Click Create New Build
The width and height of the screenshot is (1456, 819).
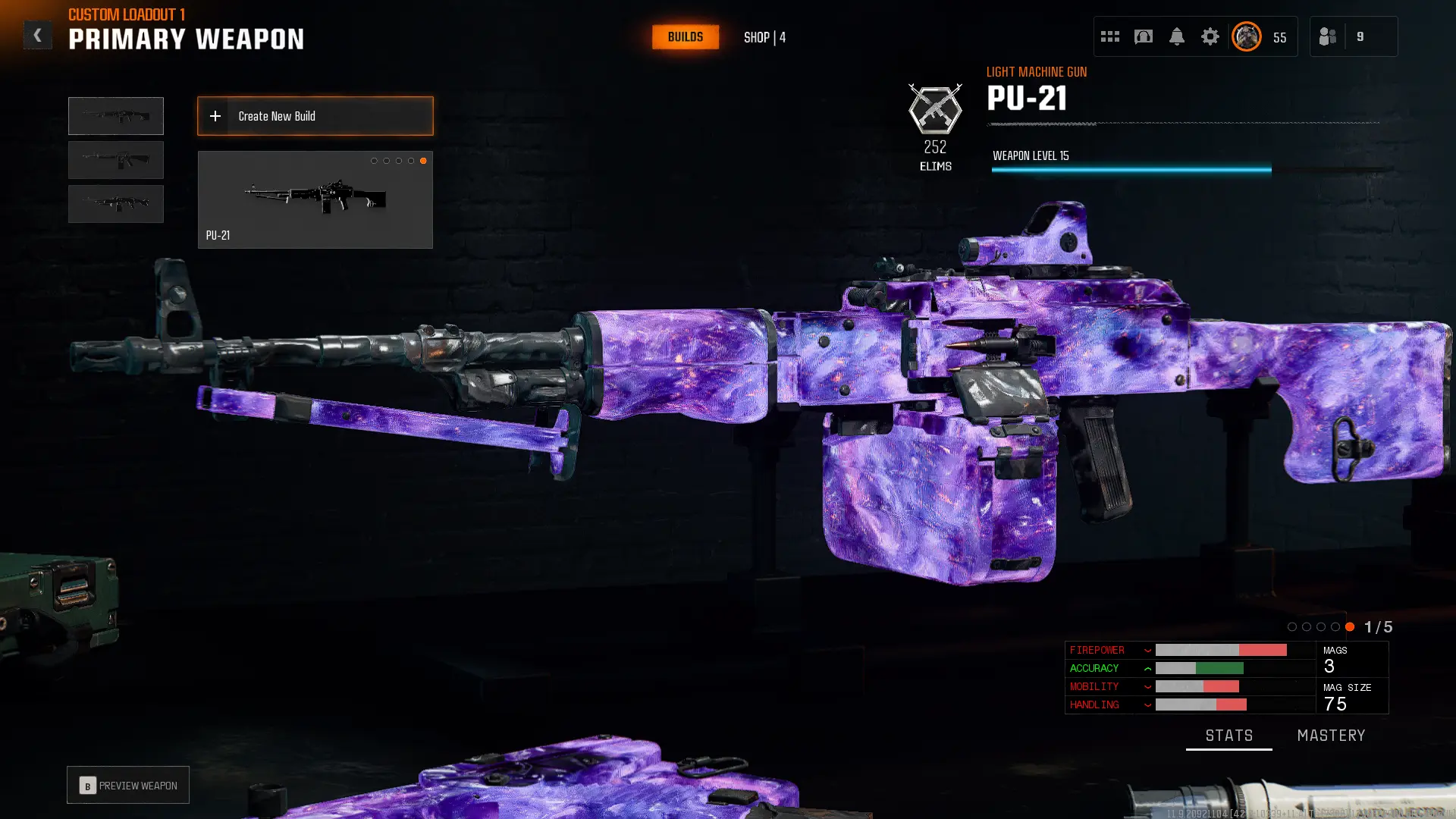tap(315, 116)
